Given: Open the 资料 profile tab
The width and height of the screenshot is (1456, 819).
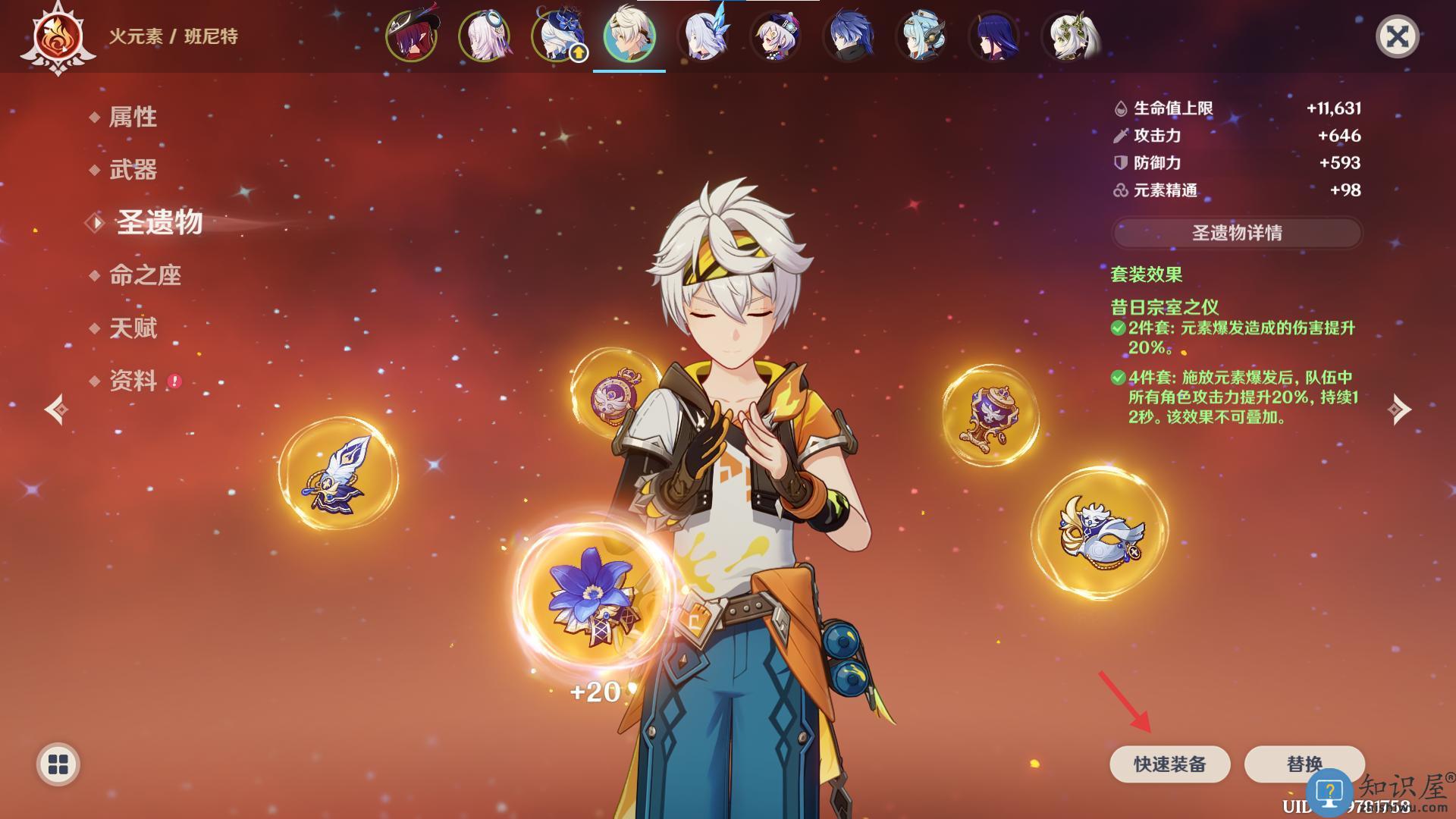Looking at the screenshot, I should (133, 381).
